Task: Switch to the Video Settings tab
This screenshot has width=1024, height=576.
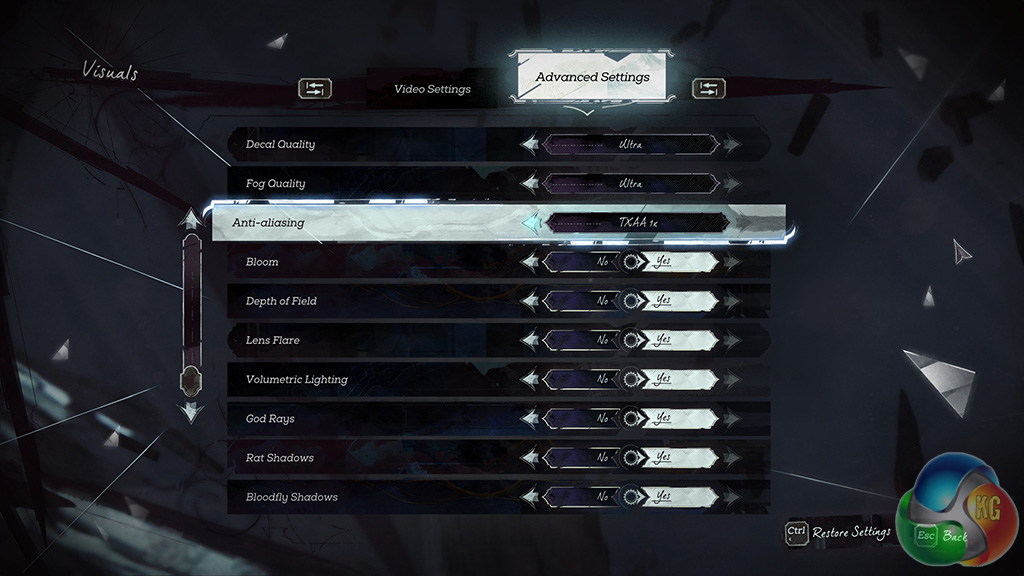Action: click(432, 89)
